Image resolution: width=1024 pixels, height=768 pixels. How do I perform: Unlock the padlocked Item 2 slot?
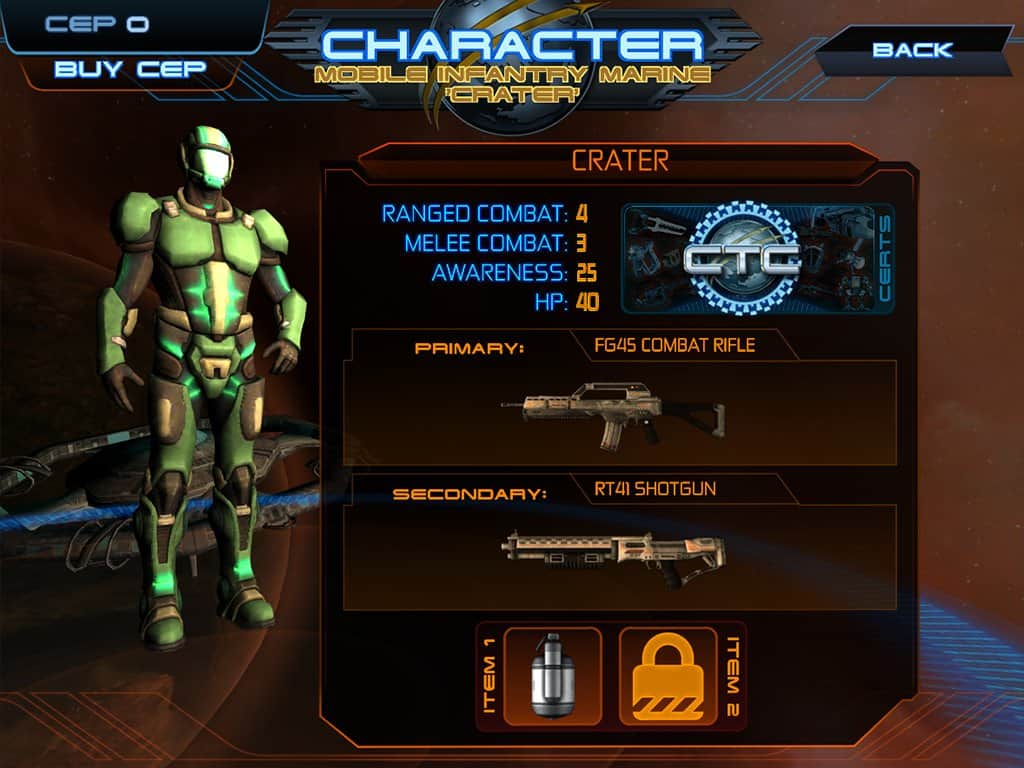(668, 675)
